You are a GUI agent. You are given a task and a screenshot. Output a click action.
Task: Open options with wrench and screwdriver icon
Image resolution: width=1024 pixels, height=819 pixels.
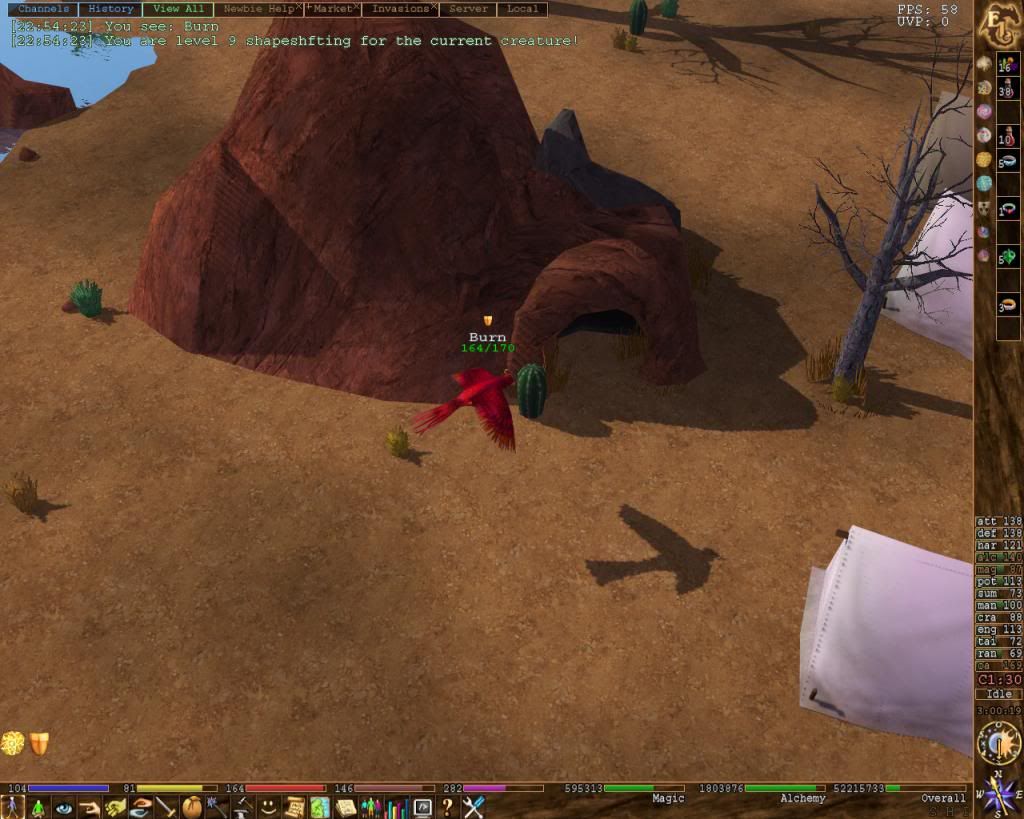[473, 807]
